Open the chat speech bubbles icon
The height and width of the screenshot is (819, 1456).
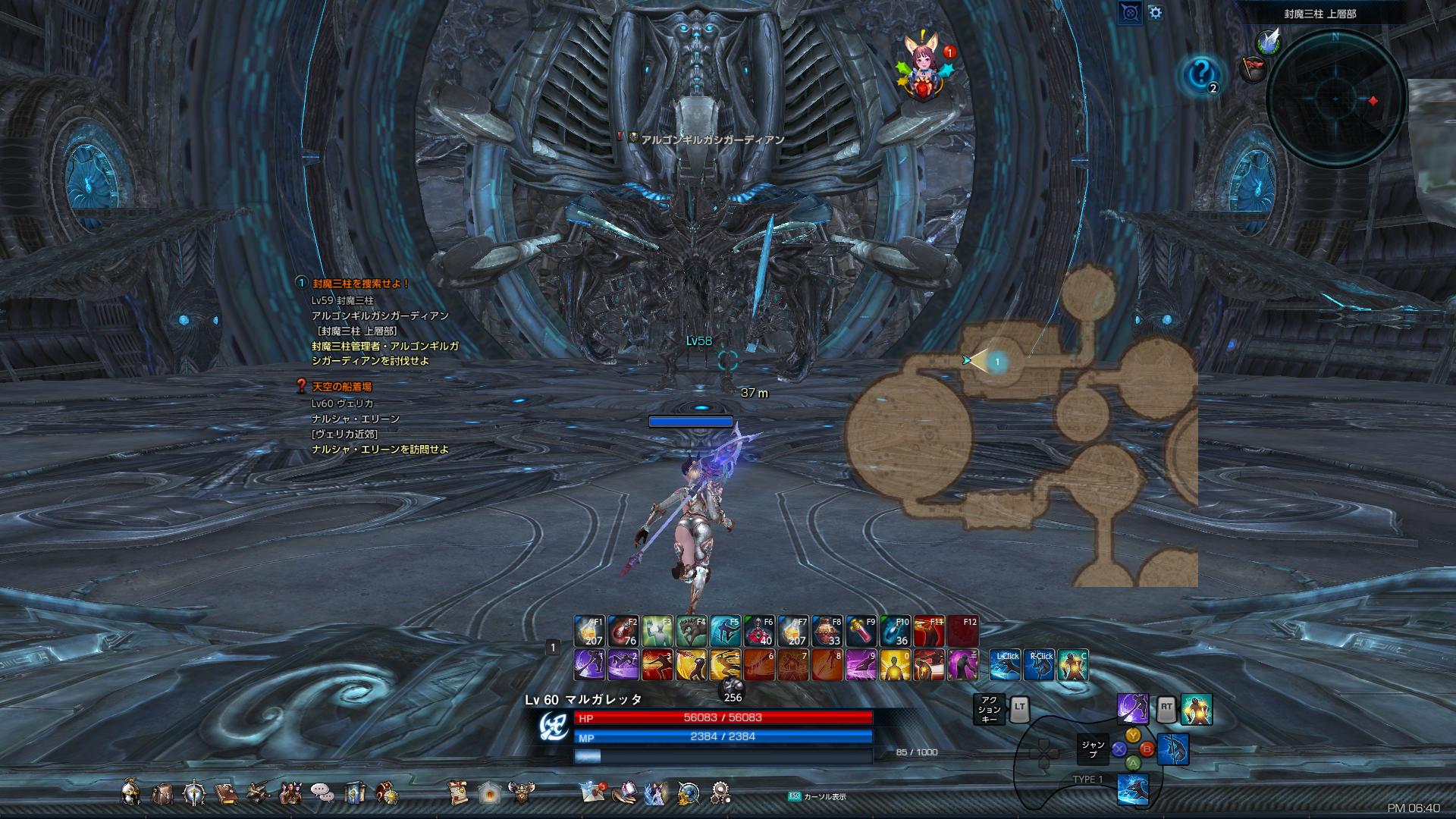point(322,793)
